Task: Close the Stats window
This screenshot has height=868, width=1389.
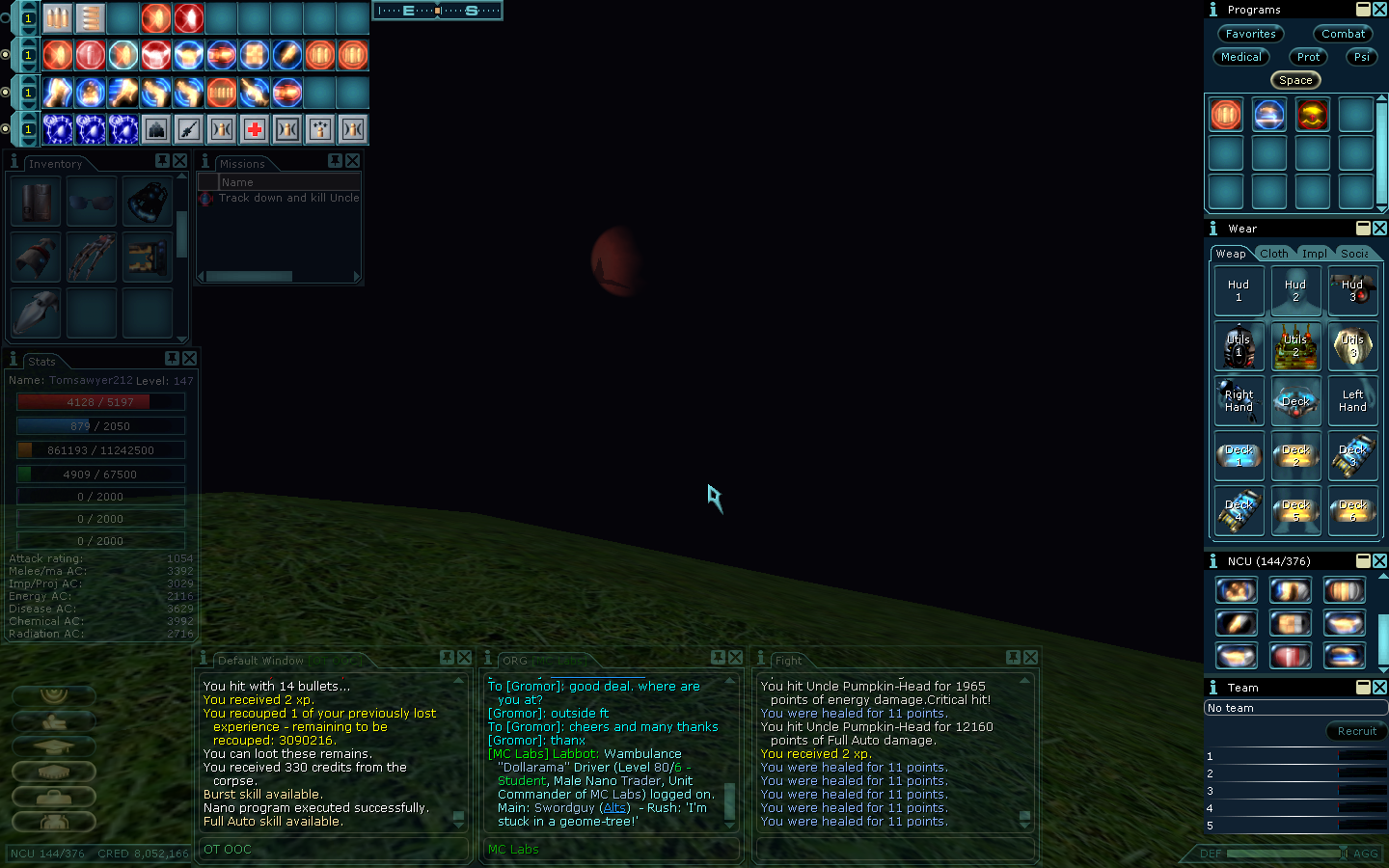Action: [189, 358]
